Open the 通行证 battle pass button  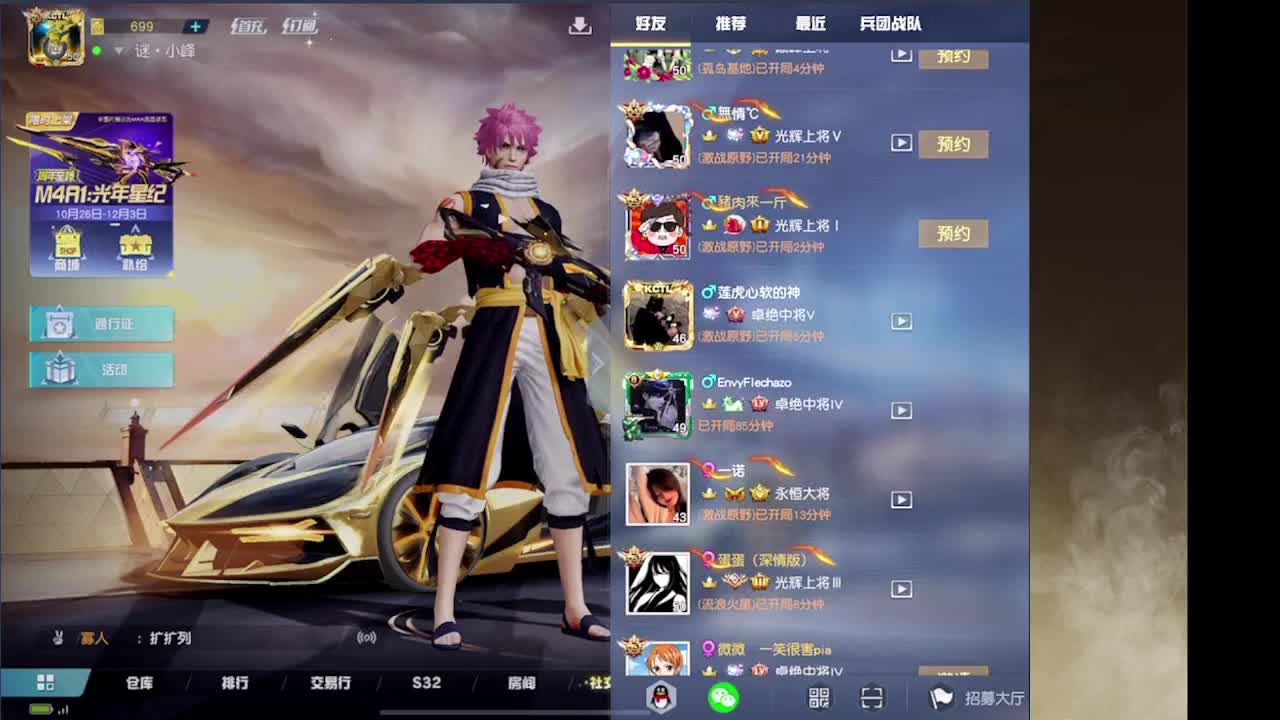click(x=103, y=323)
